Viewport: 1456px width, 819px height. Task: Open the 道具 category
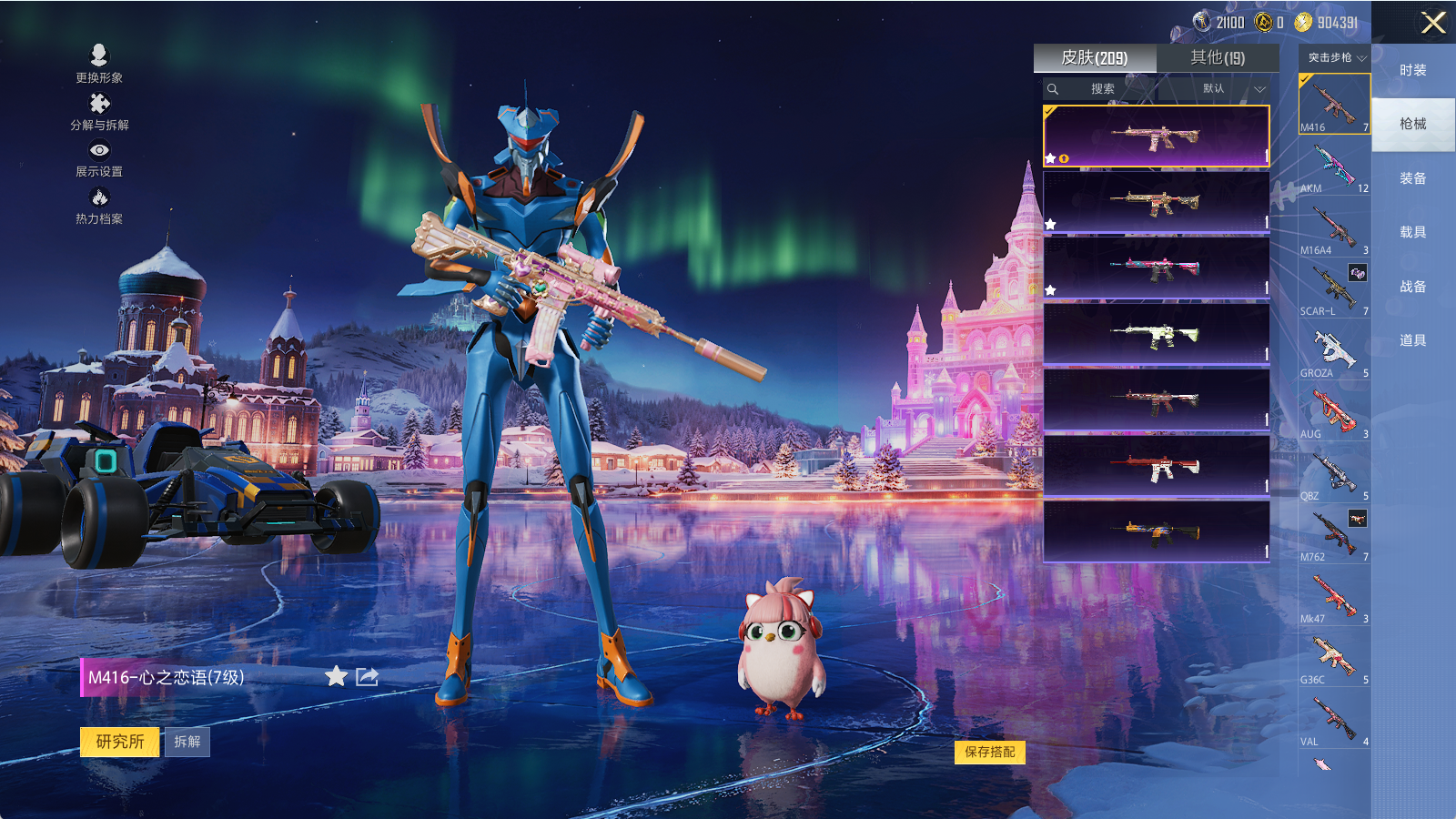1412,340
